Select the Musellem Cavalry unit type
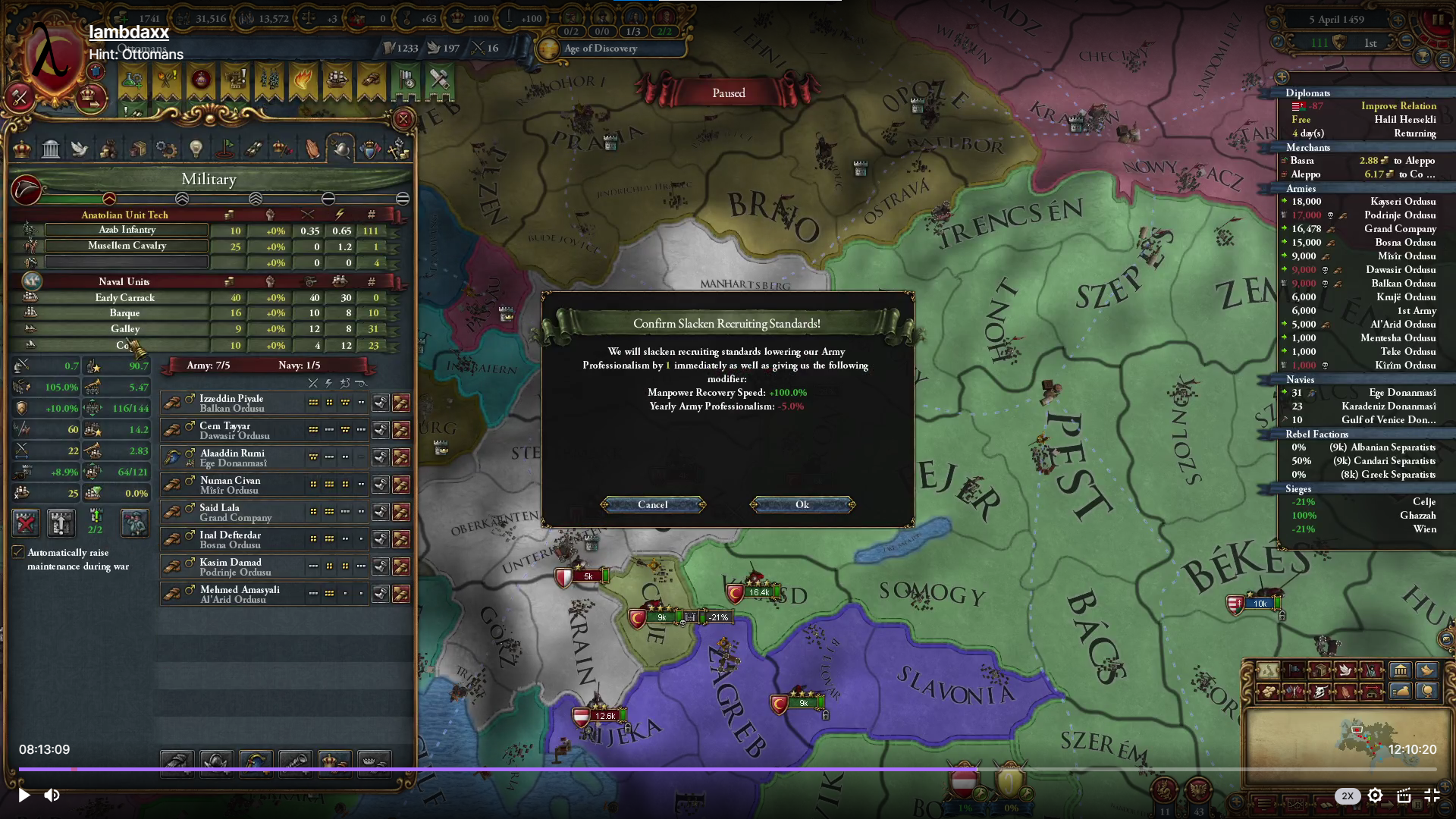Screen dimensions: 1456x819 pos(127,246)
